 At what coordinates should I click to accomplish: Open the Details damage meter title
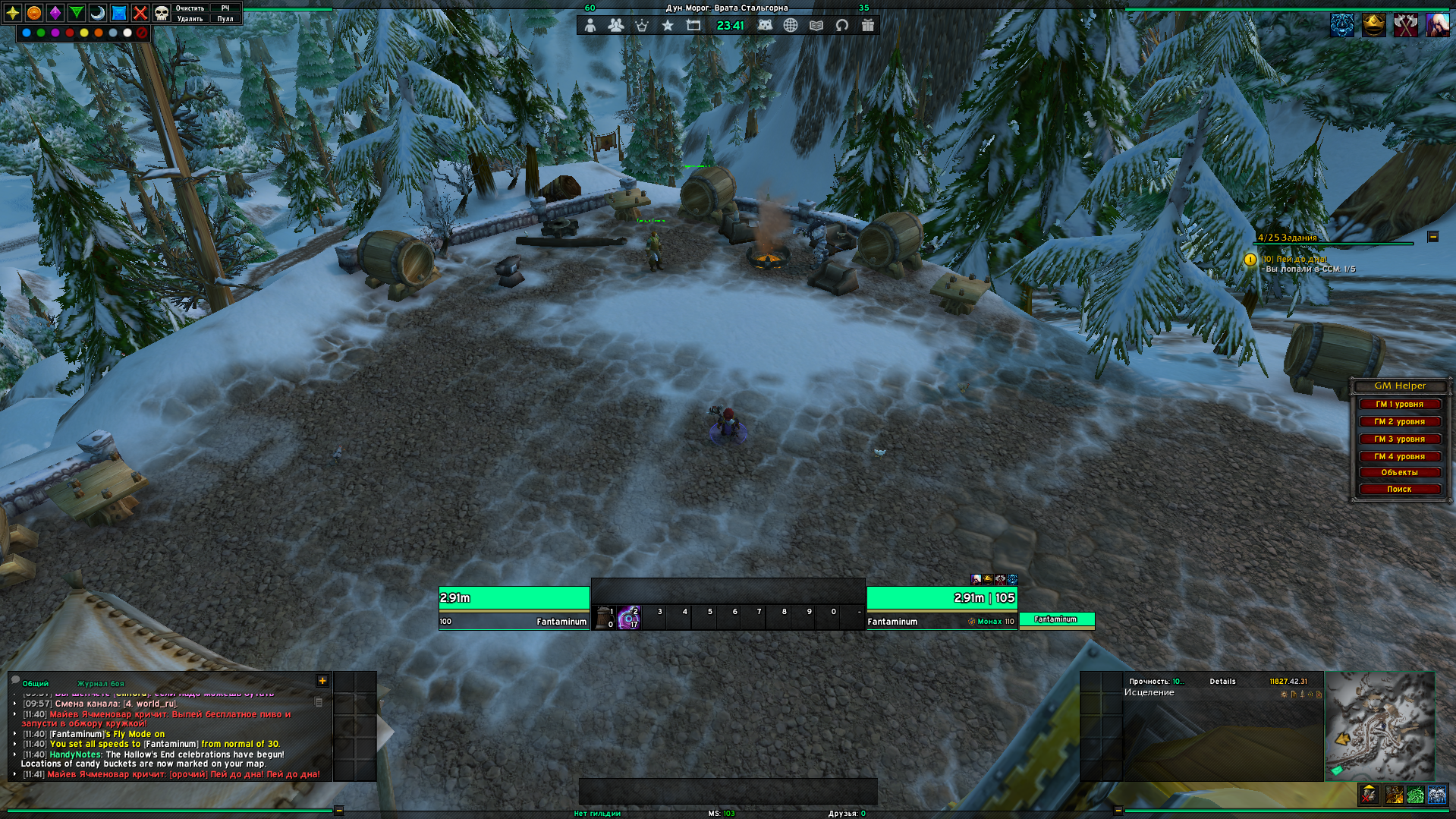1222,682
